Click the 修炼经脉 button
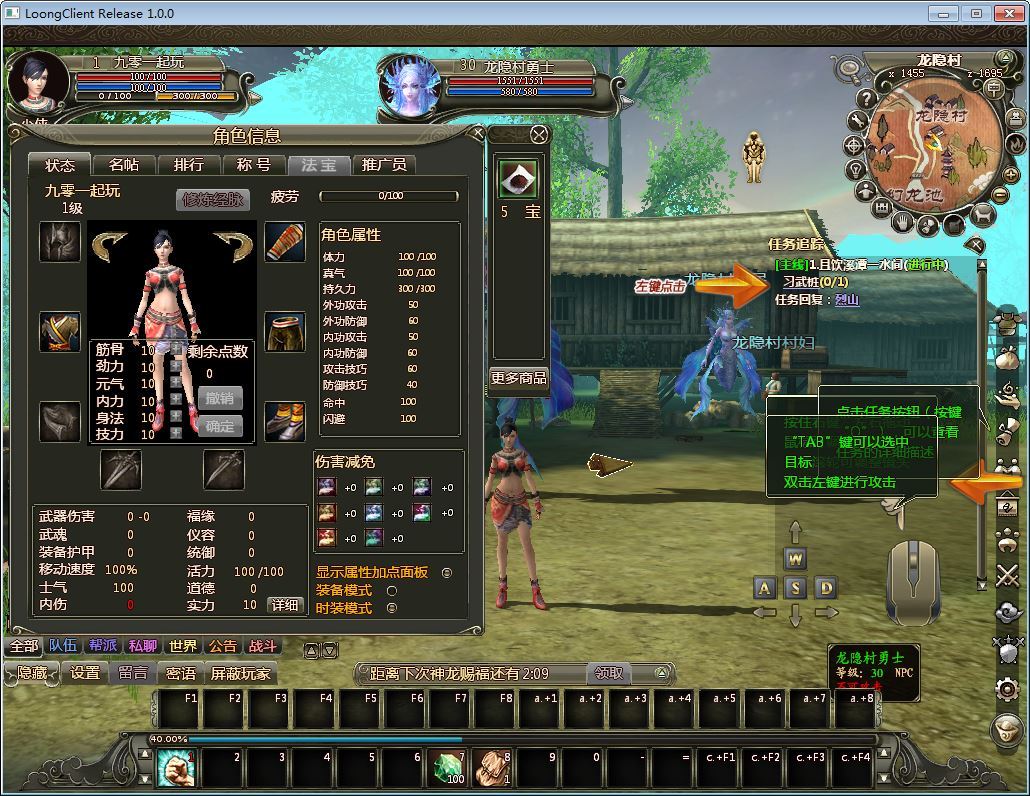 (x=213, y=199)
